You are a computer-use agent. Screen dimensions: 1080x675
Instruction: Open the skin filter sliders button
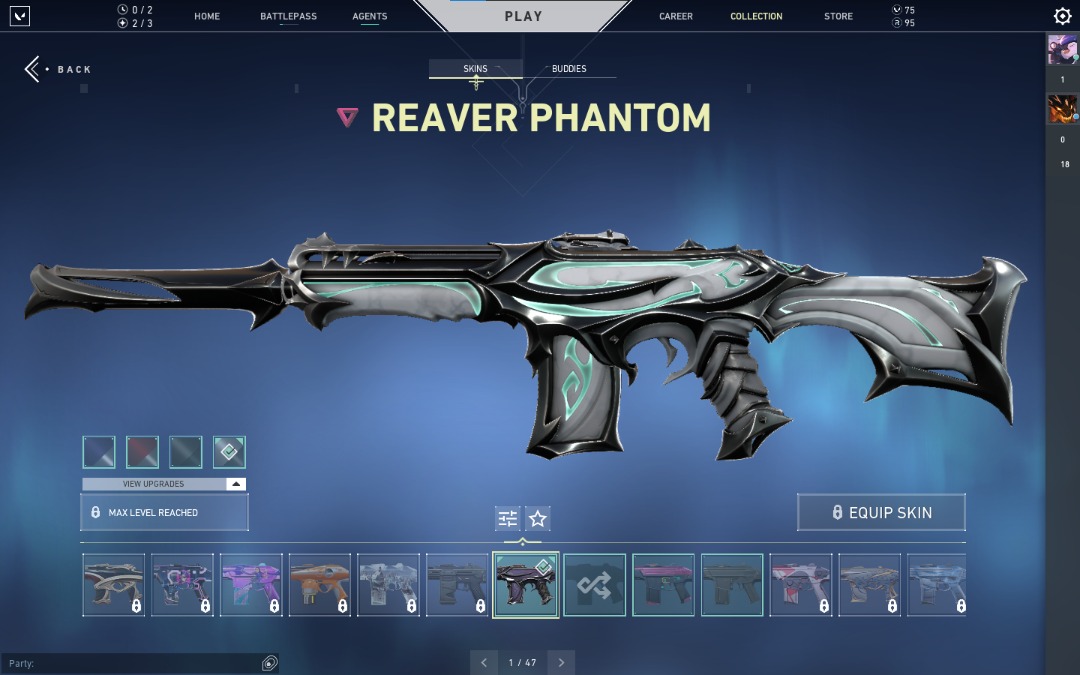click(508, 518)
